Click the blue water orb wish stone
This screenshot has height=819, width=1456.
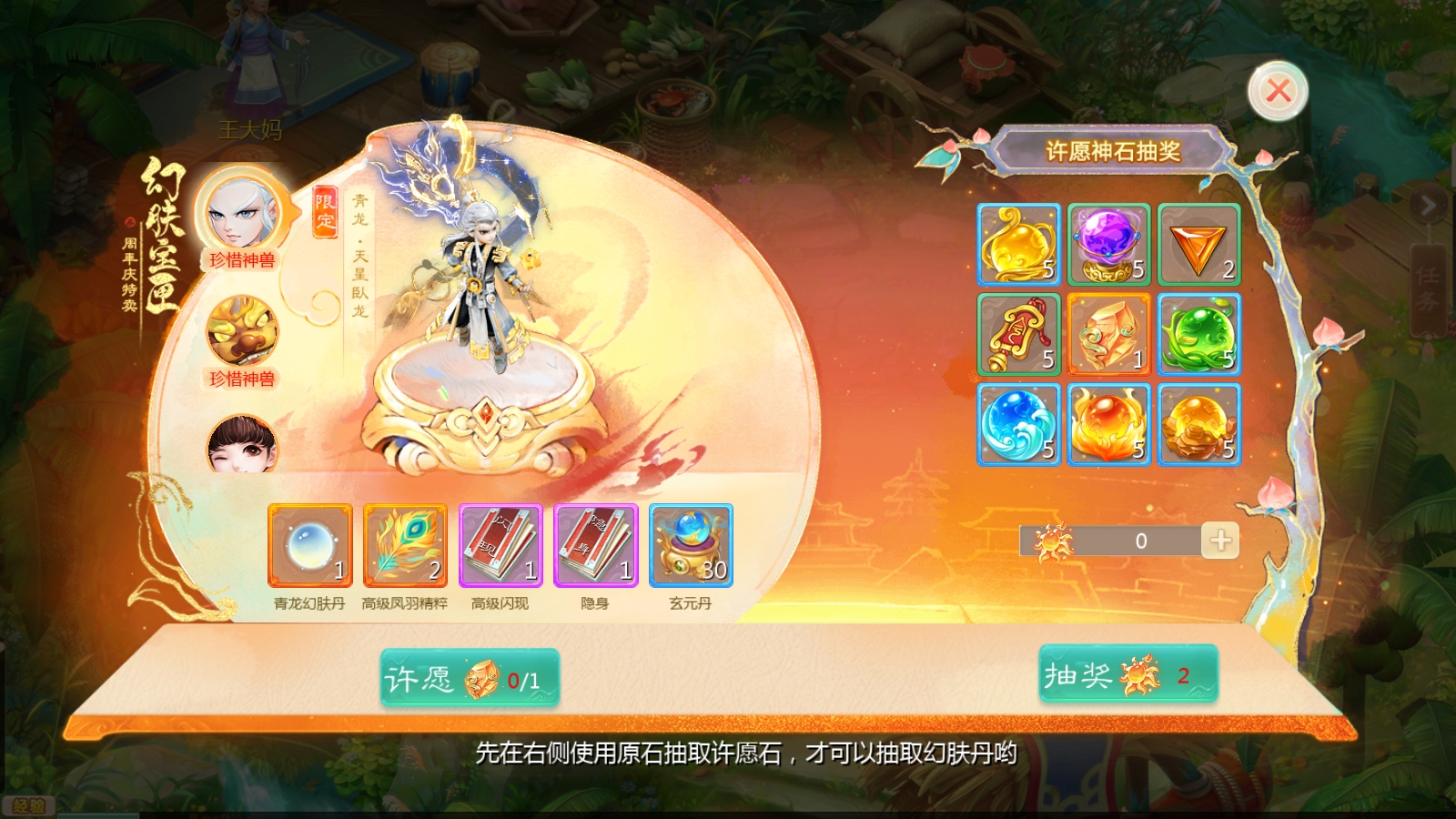click(x=1018, y=424)
